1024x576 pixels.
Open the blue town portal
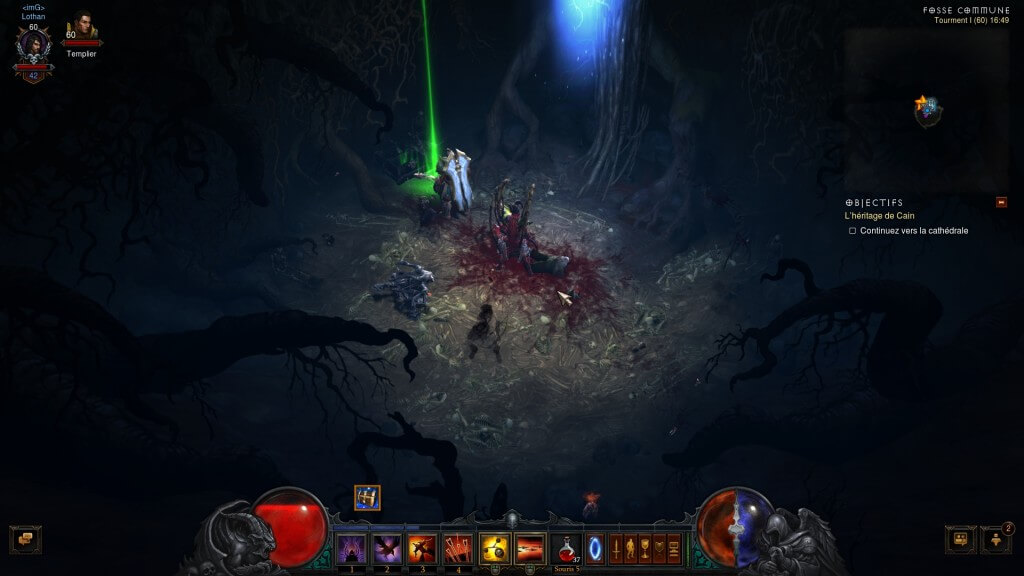pos(595,549)
